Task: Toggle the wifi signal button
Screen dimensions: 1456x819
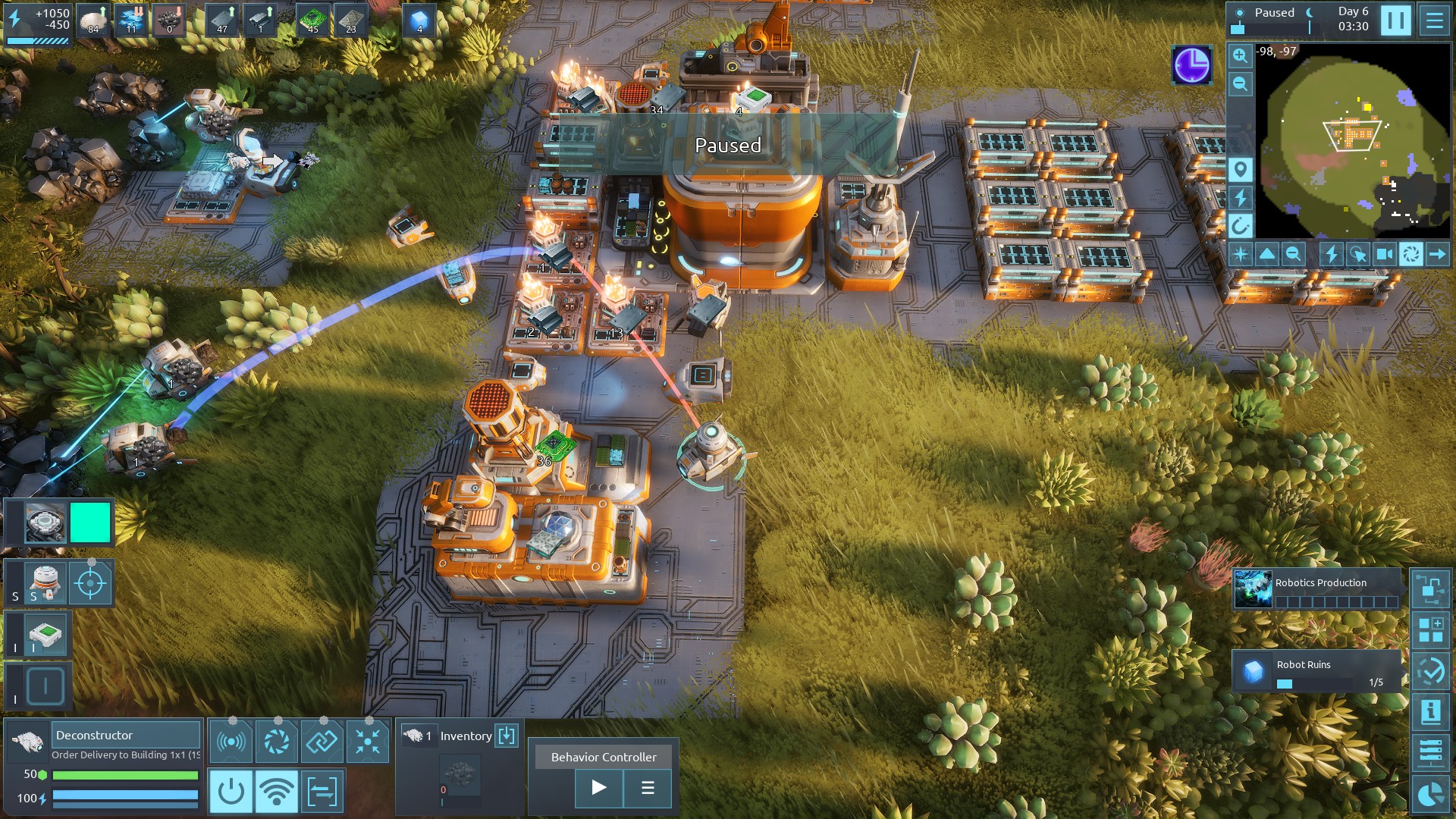Action: (x=276, y=792)
